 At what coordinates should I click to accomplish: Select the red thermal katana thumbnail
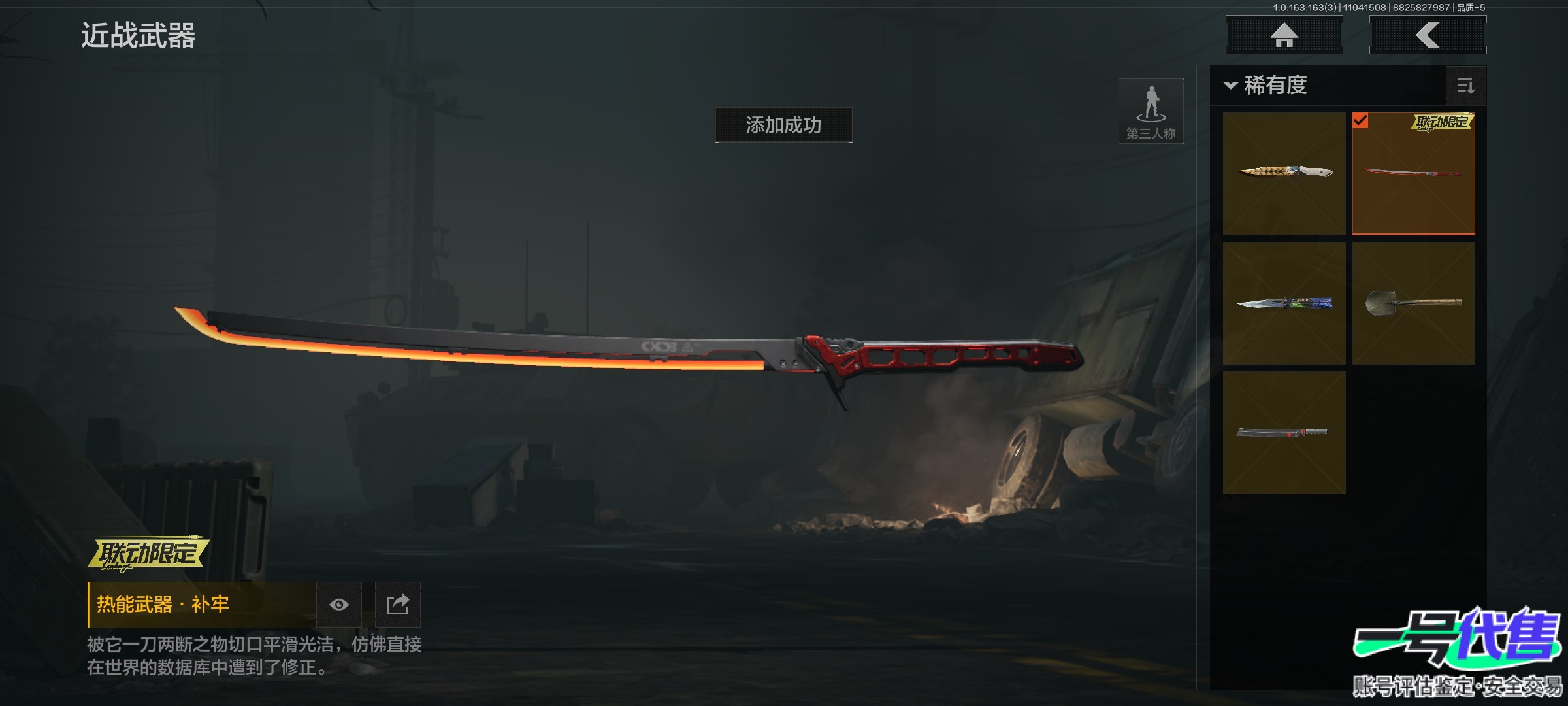(x=1413, y=173)
